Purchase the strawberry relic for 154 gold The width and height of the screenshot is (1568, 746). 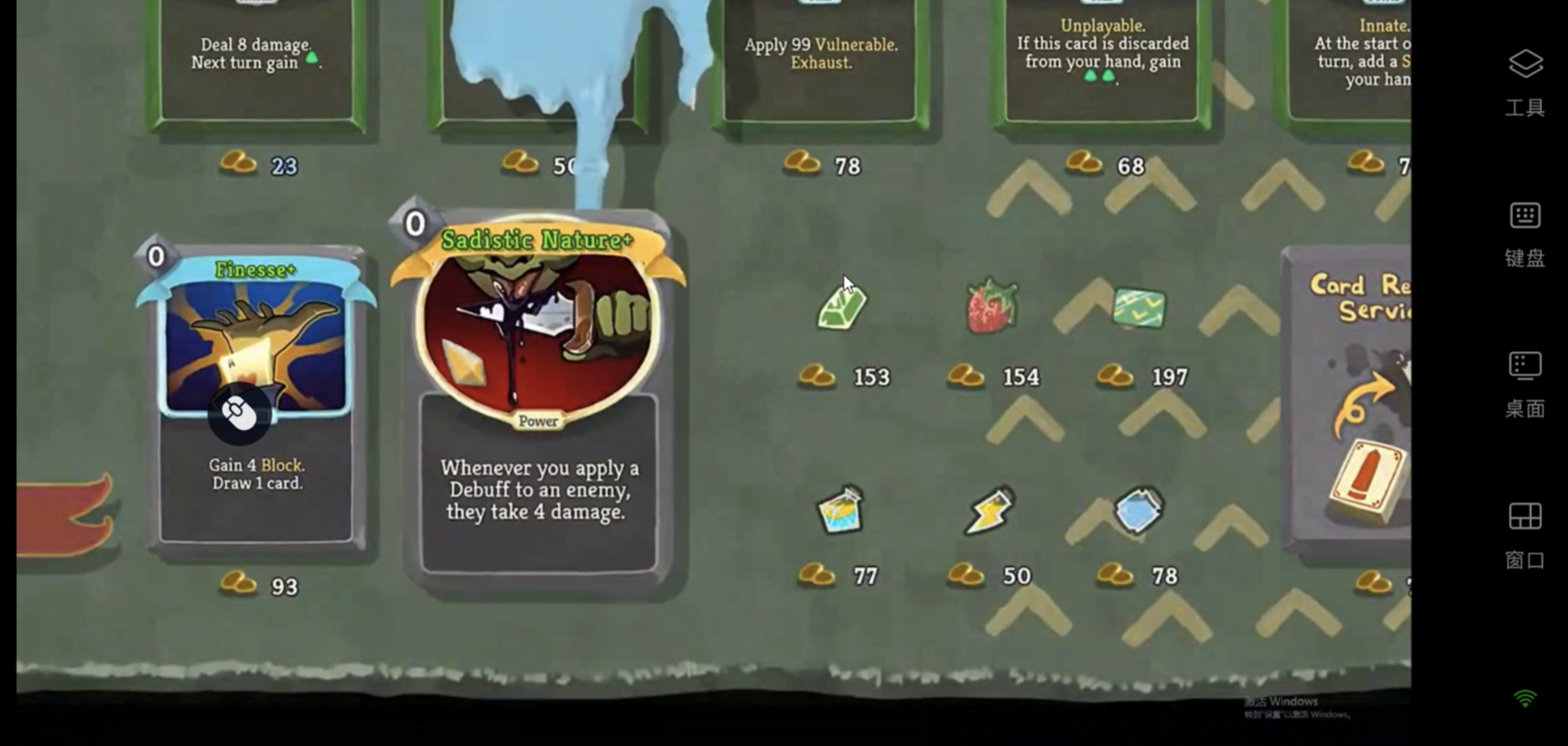coord(991,307)
